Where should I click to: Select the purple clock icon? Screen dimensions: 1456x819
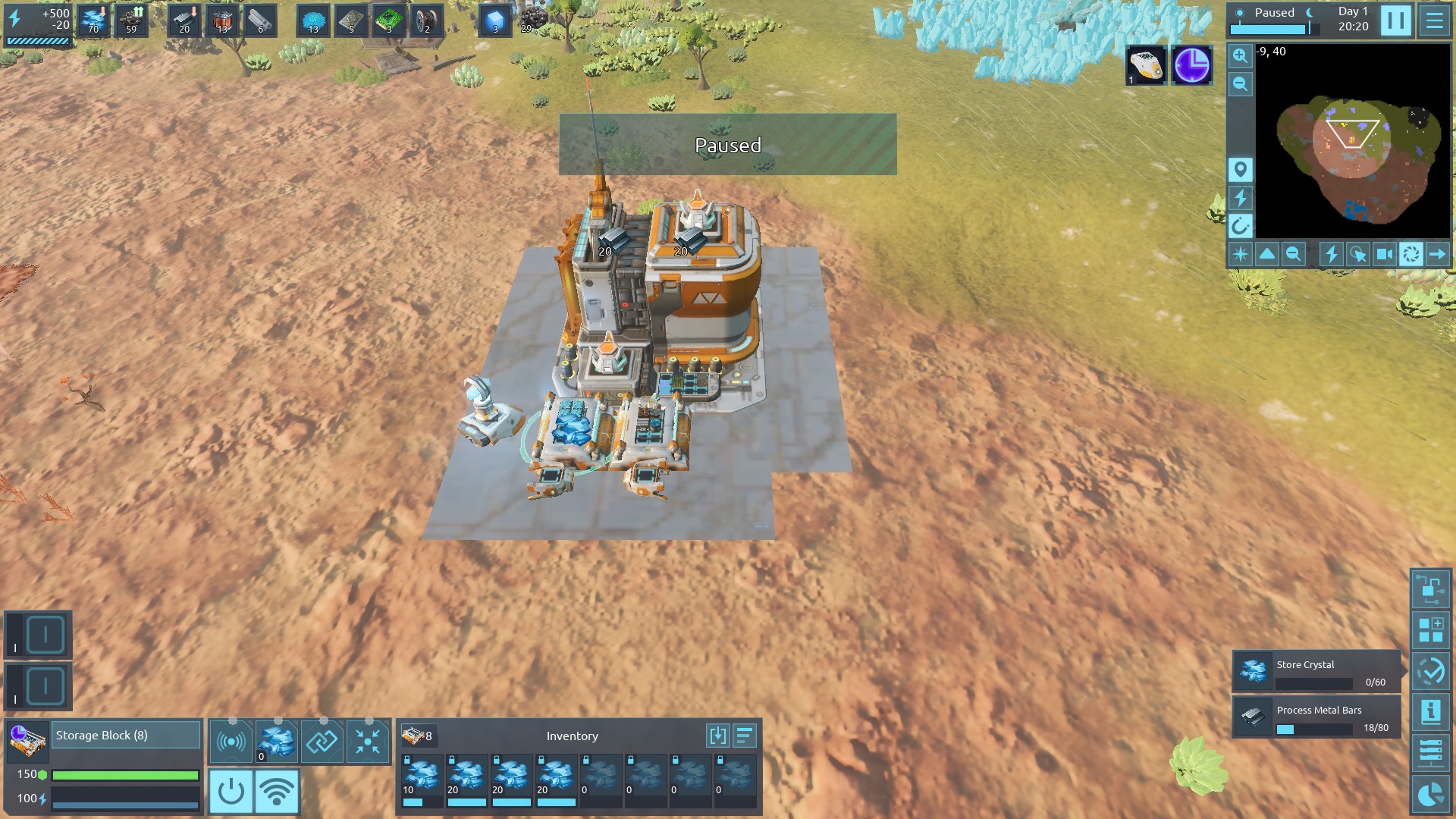tap(1191, 65)
